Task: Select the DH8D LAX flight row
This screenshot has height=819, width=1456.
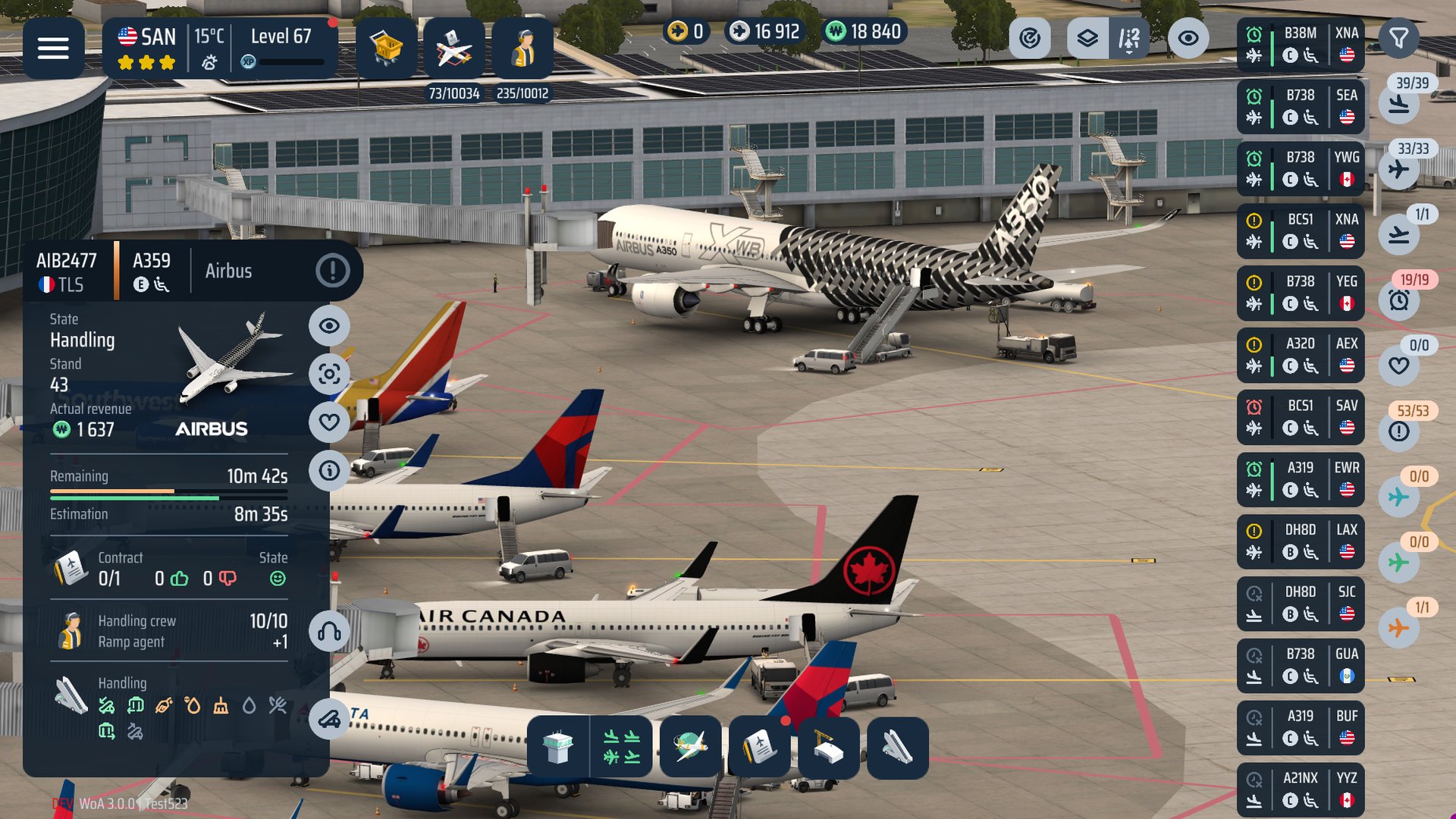Action: tap(1300, 541)
